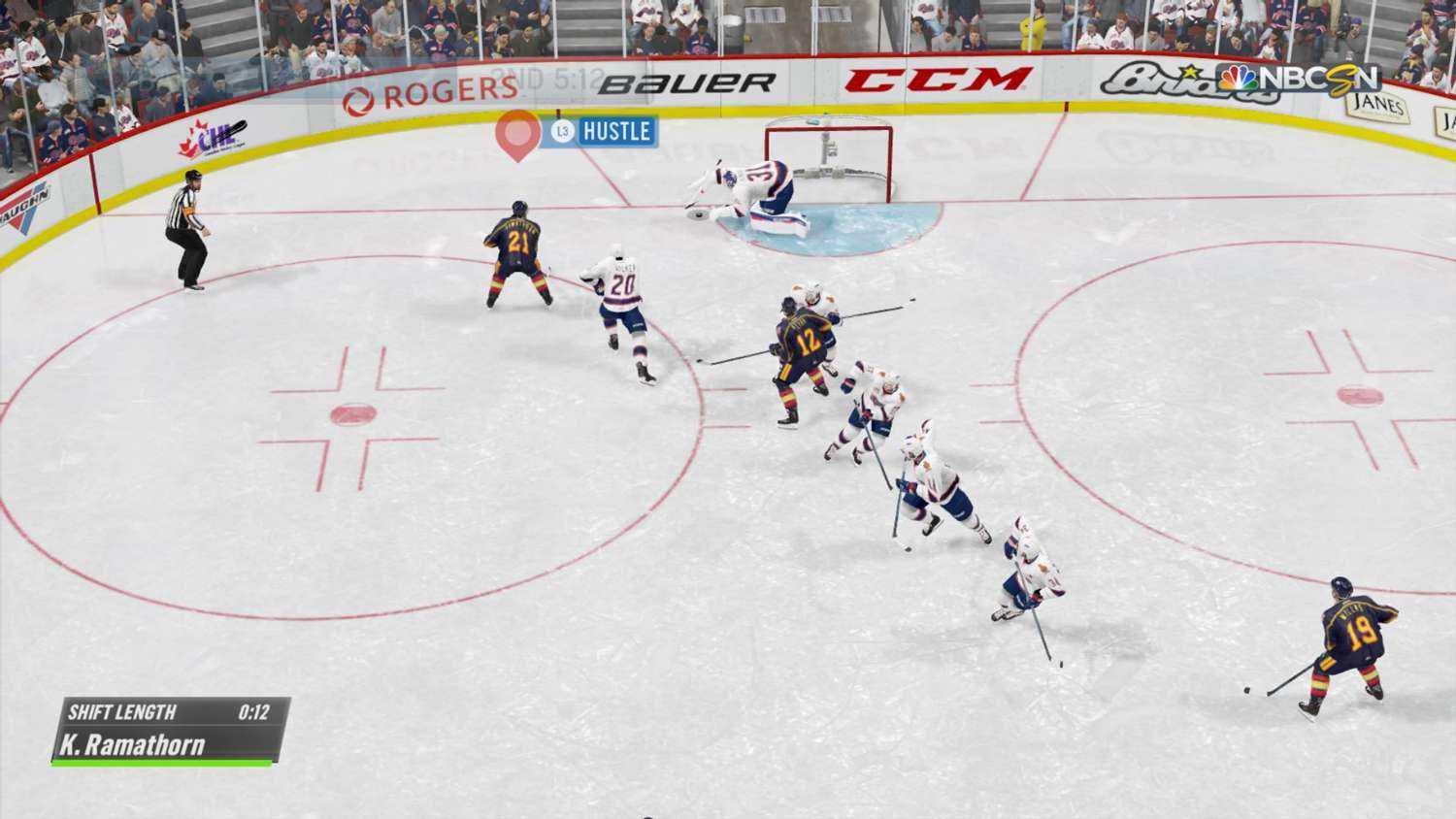The height and width of the screenshot is (819, 1456).
Task: Click the red position marker icon
Action: click(x=517, y=134)
